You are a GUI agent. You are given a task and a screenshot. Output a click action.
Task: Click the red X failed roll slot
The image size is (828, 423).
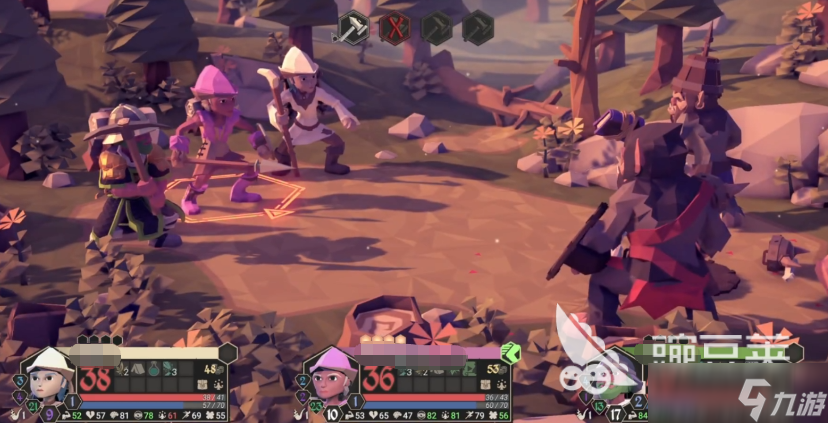point(394,27)
